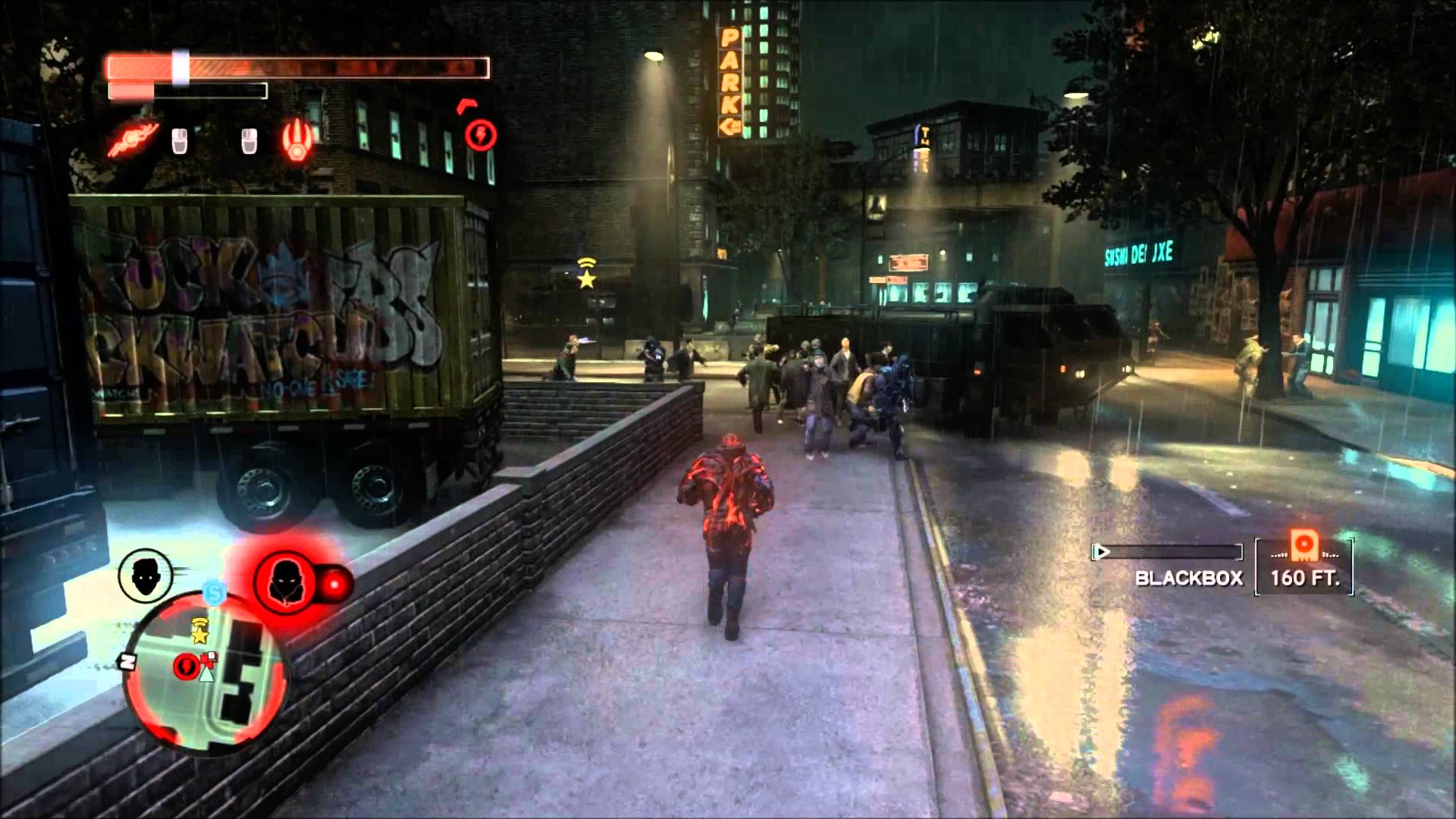Click the Skype overlay icon above the minimap
1456x819 pixels.
click(214, 593)
